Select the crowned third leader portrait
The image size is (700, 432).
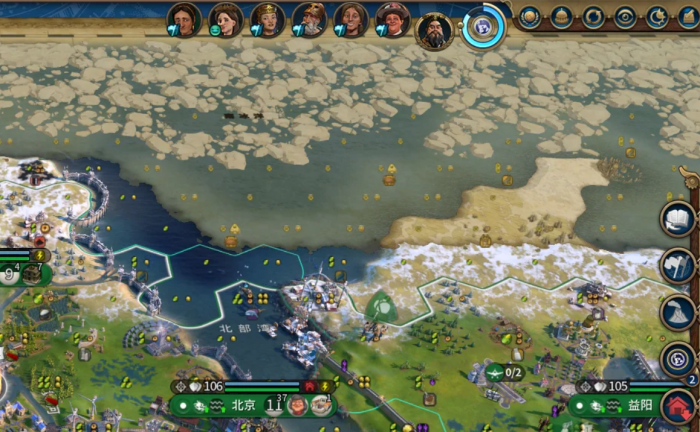coord(268,18)
